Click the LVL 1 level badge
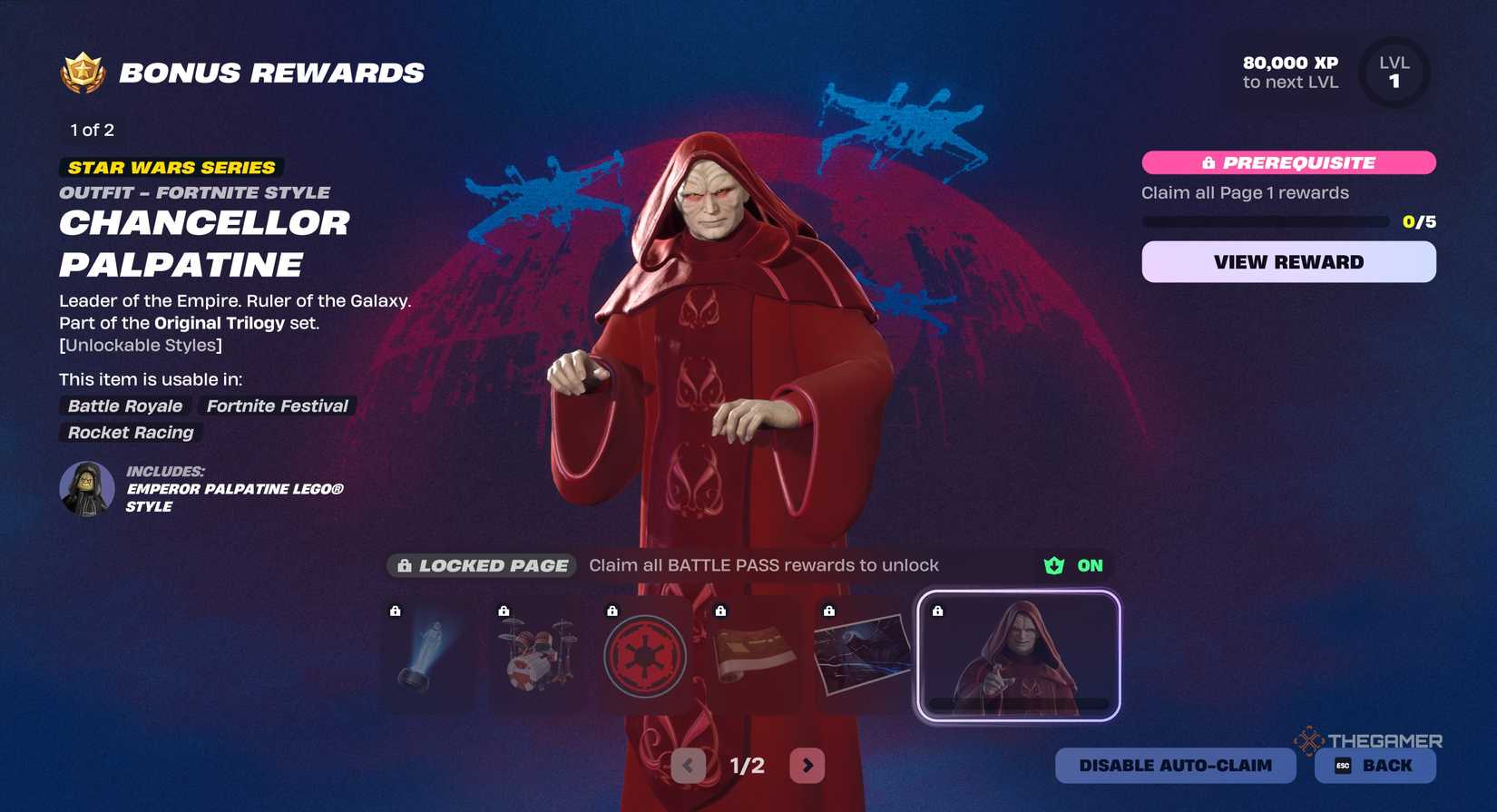 coord(1394,73)
